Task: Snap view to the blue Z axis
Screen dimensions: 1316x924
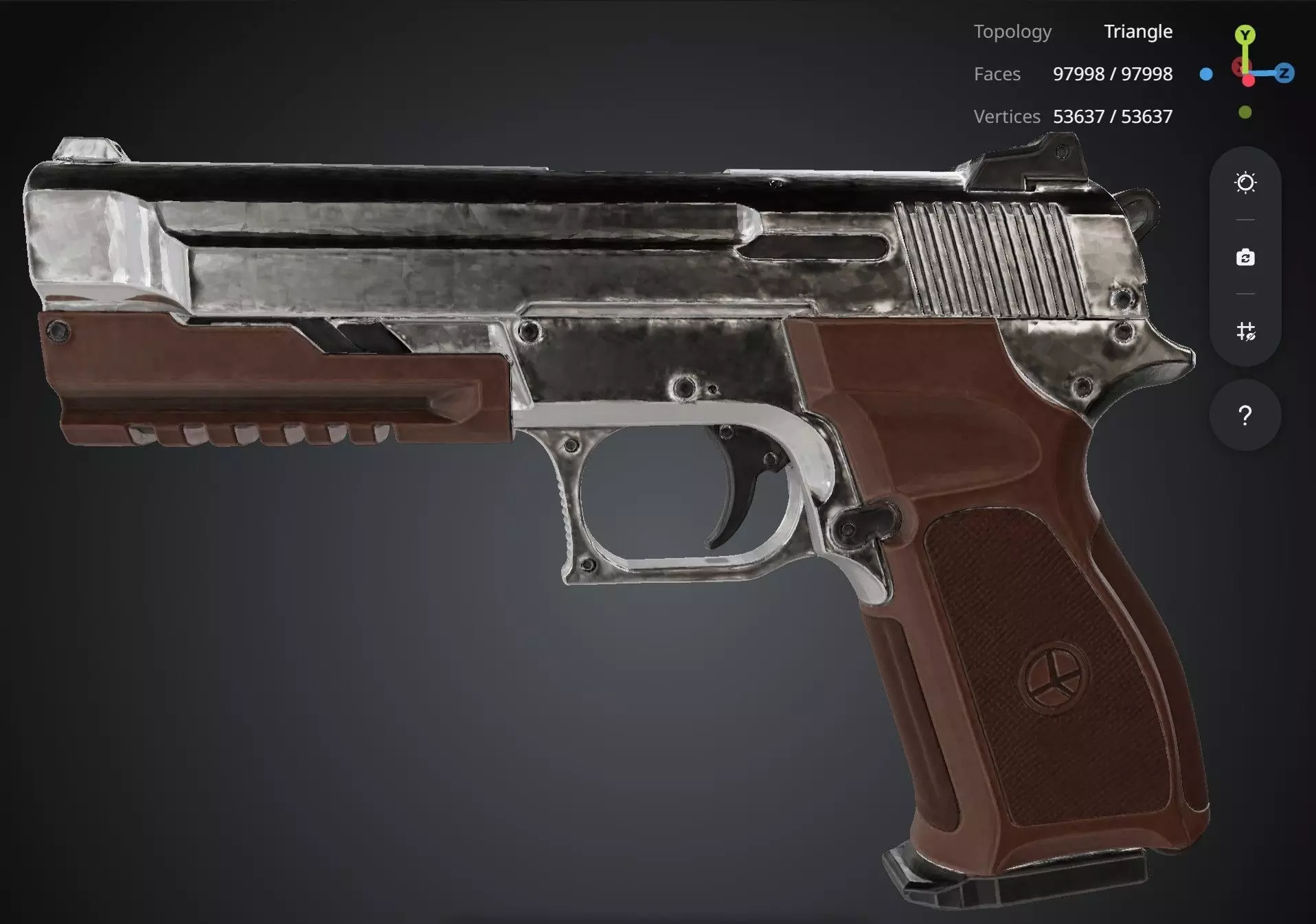Action: coord(1284,73)
